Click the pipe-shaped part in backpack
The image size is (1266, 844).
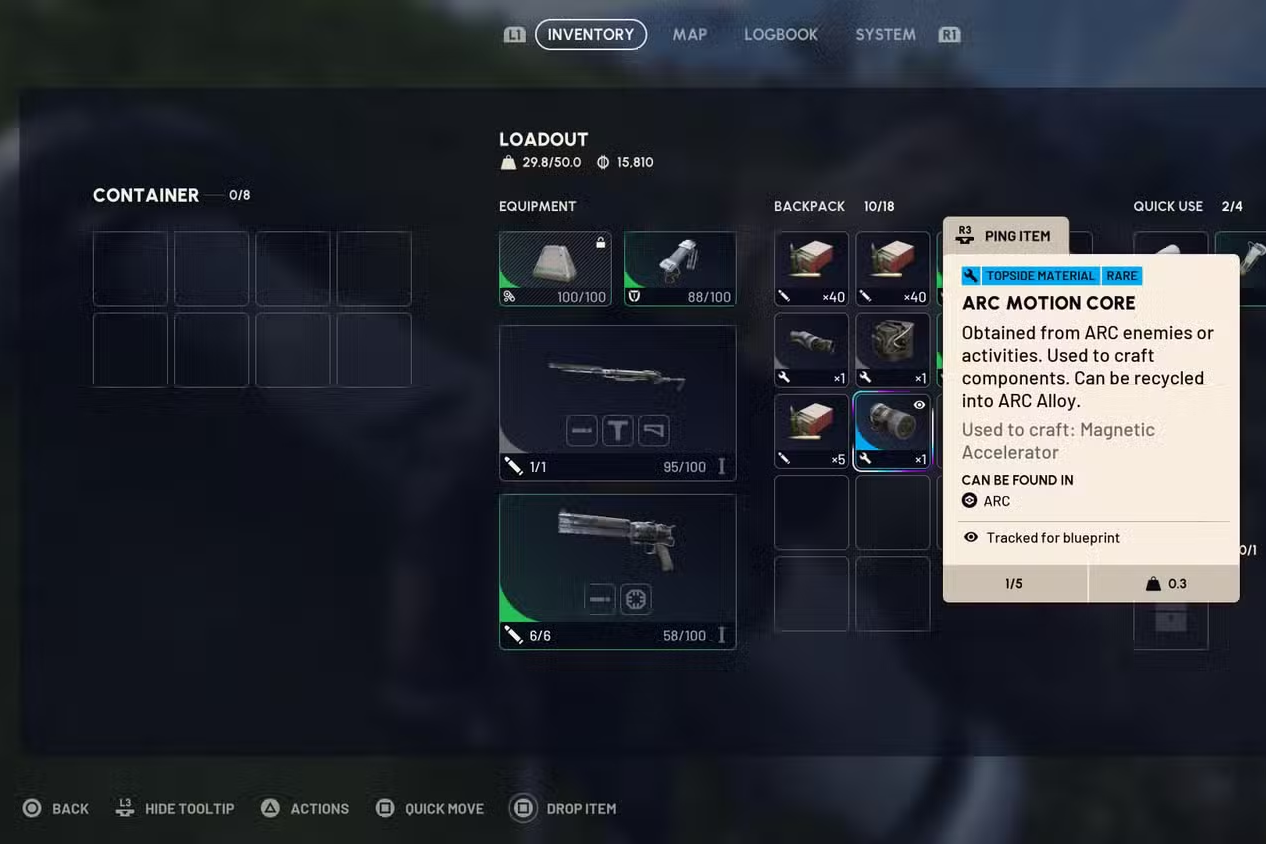tap(811, 350)
